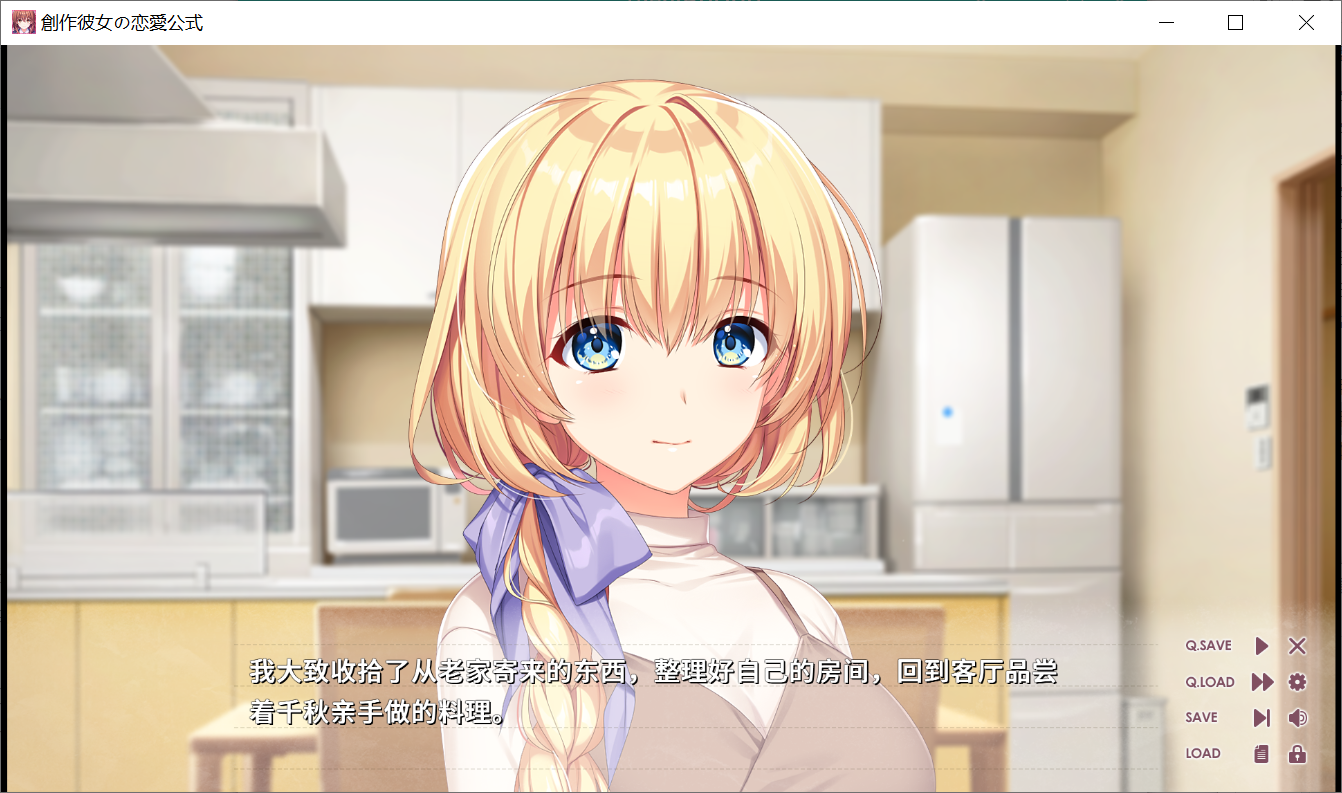
Task: Open the load screen via LOAD
Action: [x=1201, y=753]
